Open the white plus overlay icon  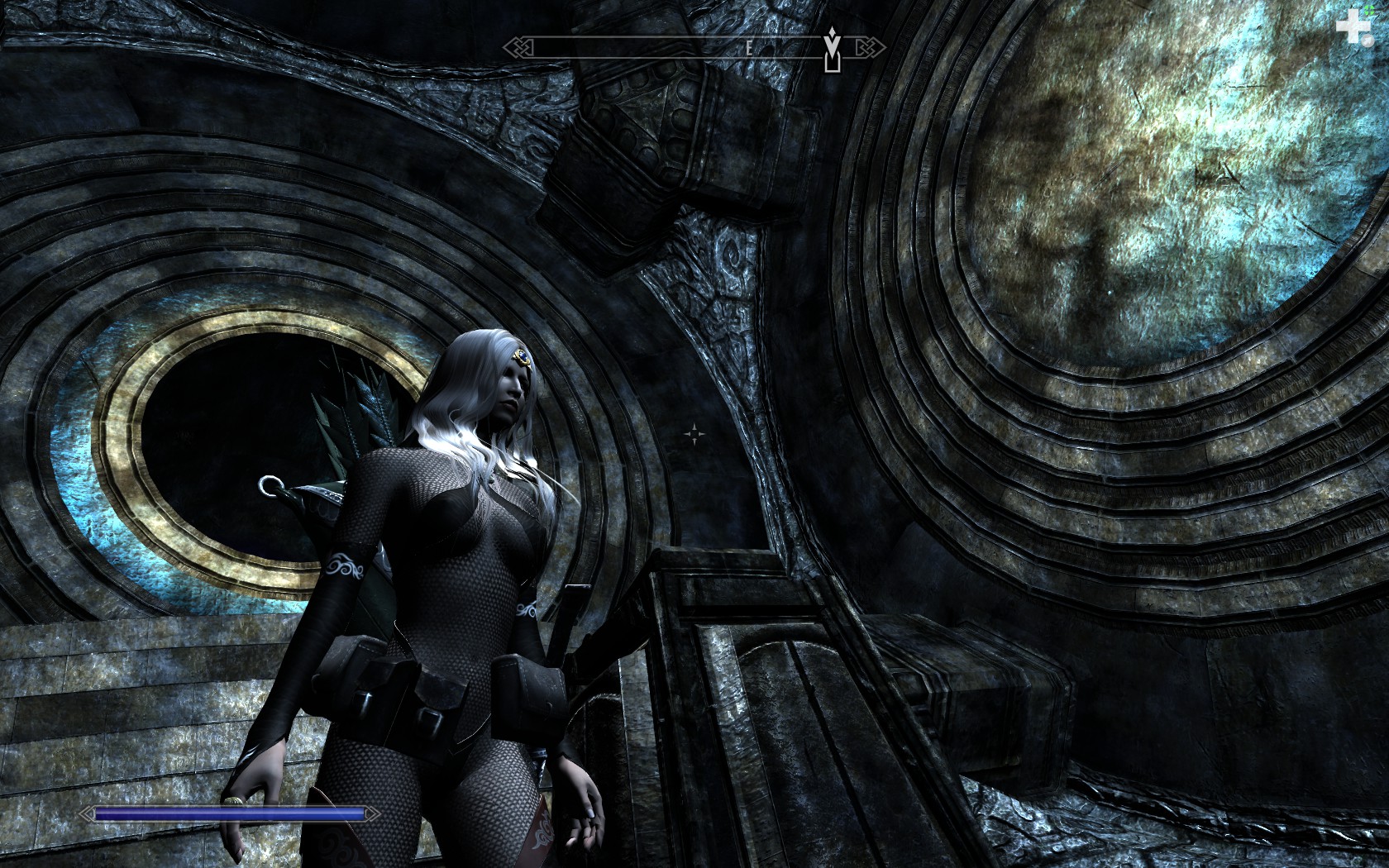click(x=1353, y=29)
